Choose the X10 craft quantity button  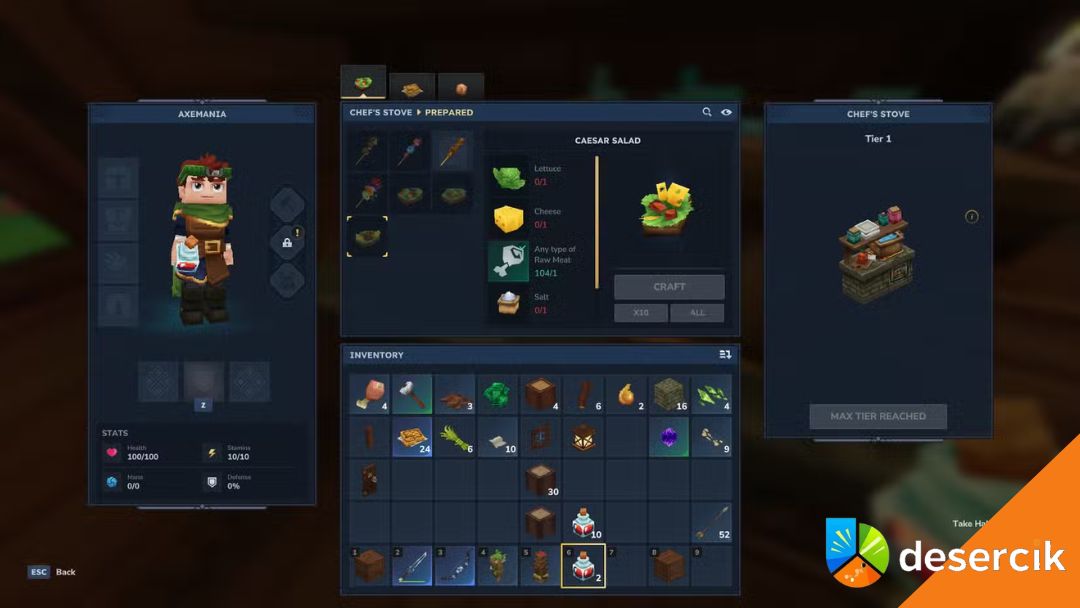coord(641,313)
